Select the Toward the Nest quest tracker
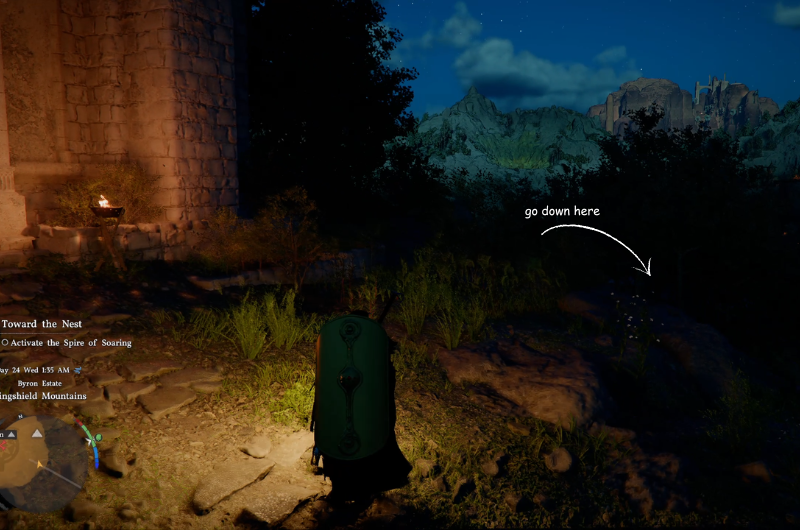 pyautogui.click(x=42, y=324)
